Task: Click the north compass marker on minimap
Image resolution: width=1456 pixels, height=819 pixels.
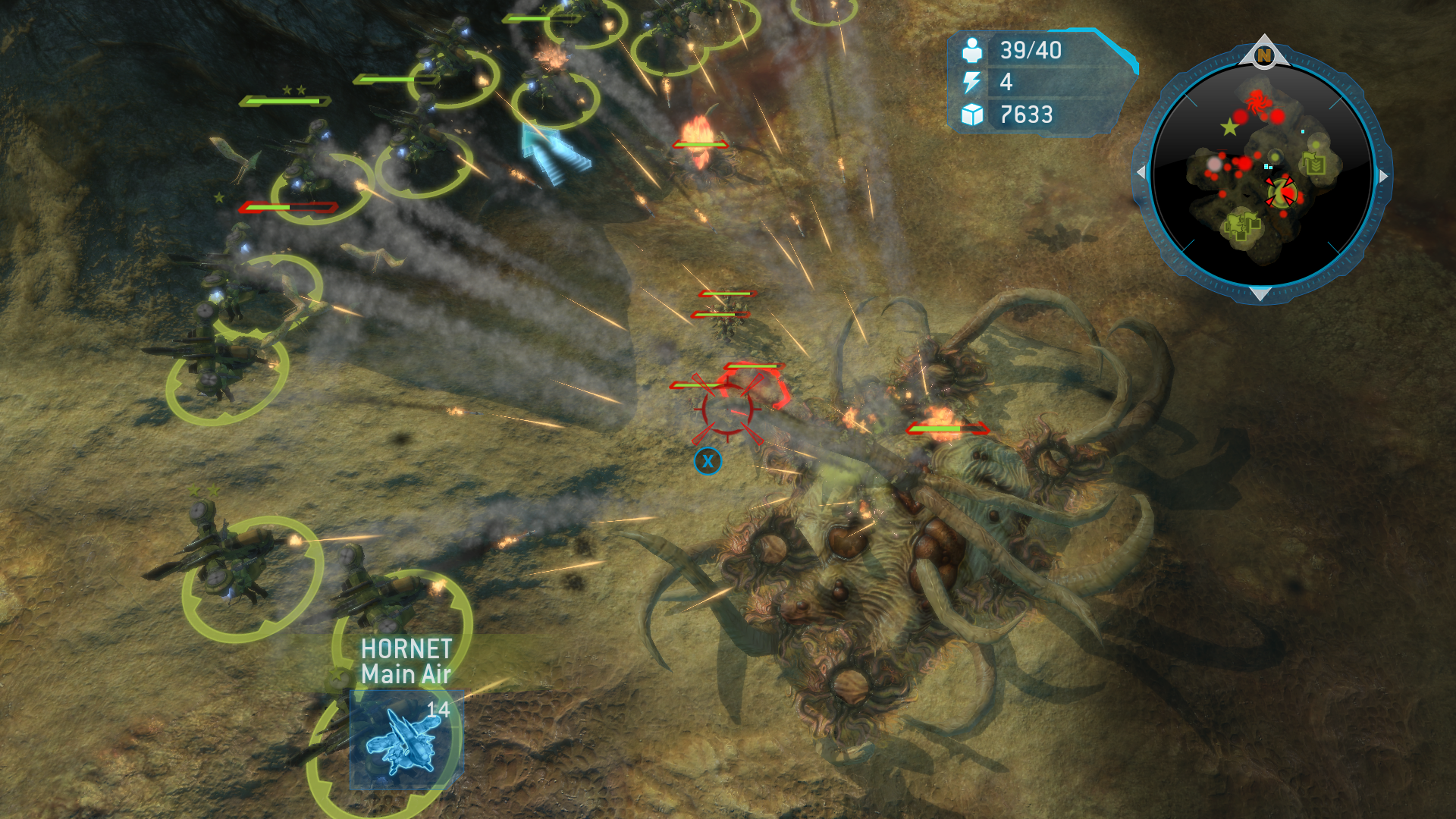Action: pos(1263,55)
